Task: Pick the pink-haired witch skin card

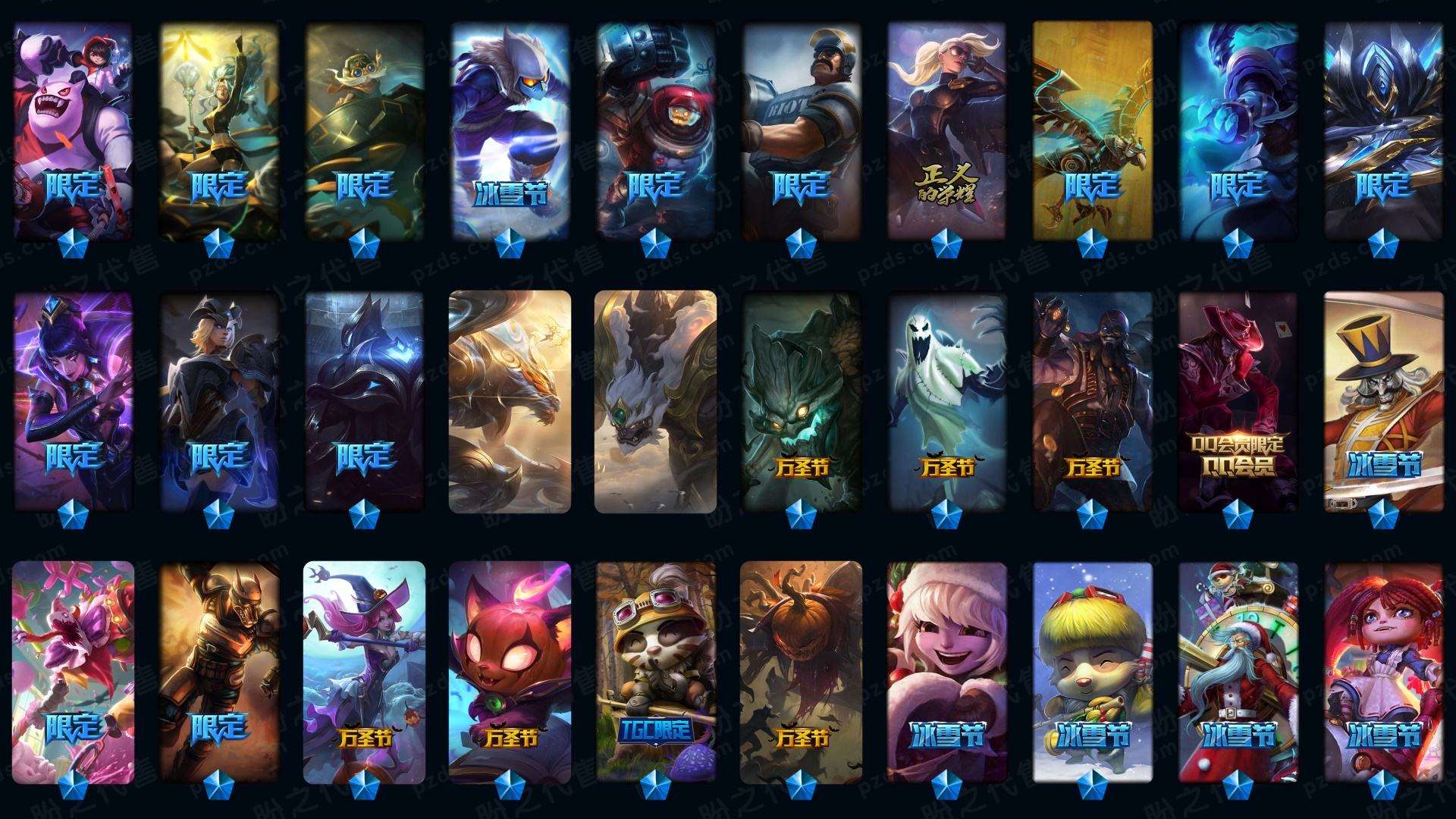Action: point(364,670)
